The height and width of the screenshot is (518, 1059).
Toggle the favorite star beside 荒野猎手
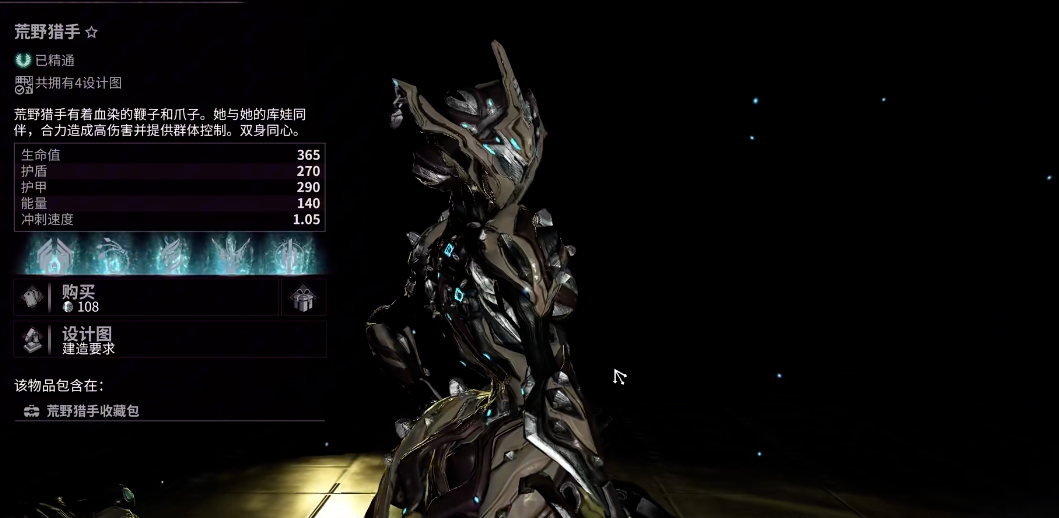tap(92, 33)
